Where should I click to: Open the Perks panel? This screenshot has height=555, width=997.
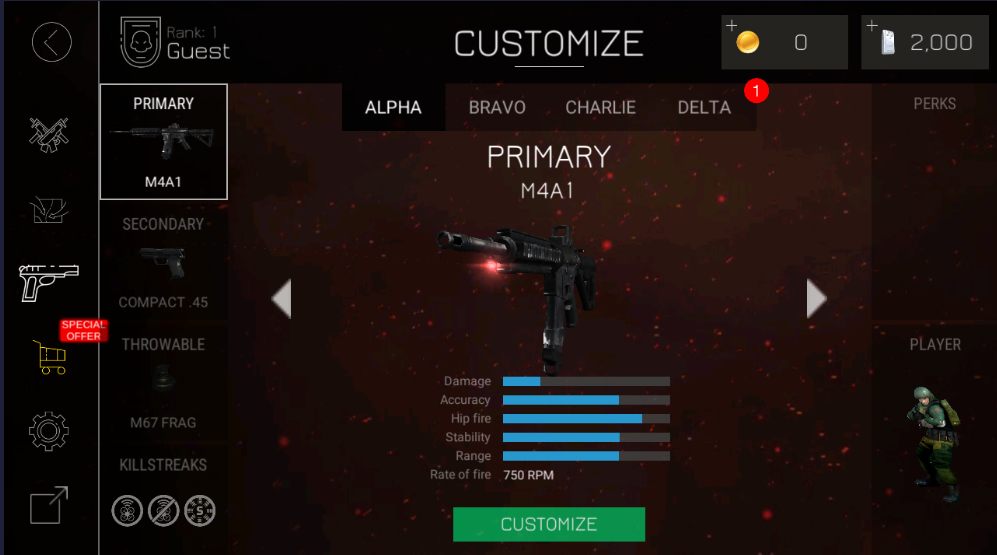coord(934,104)
